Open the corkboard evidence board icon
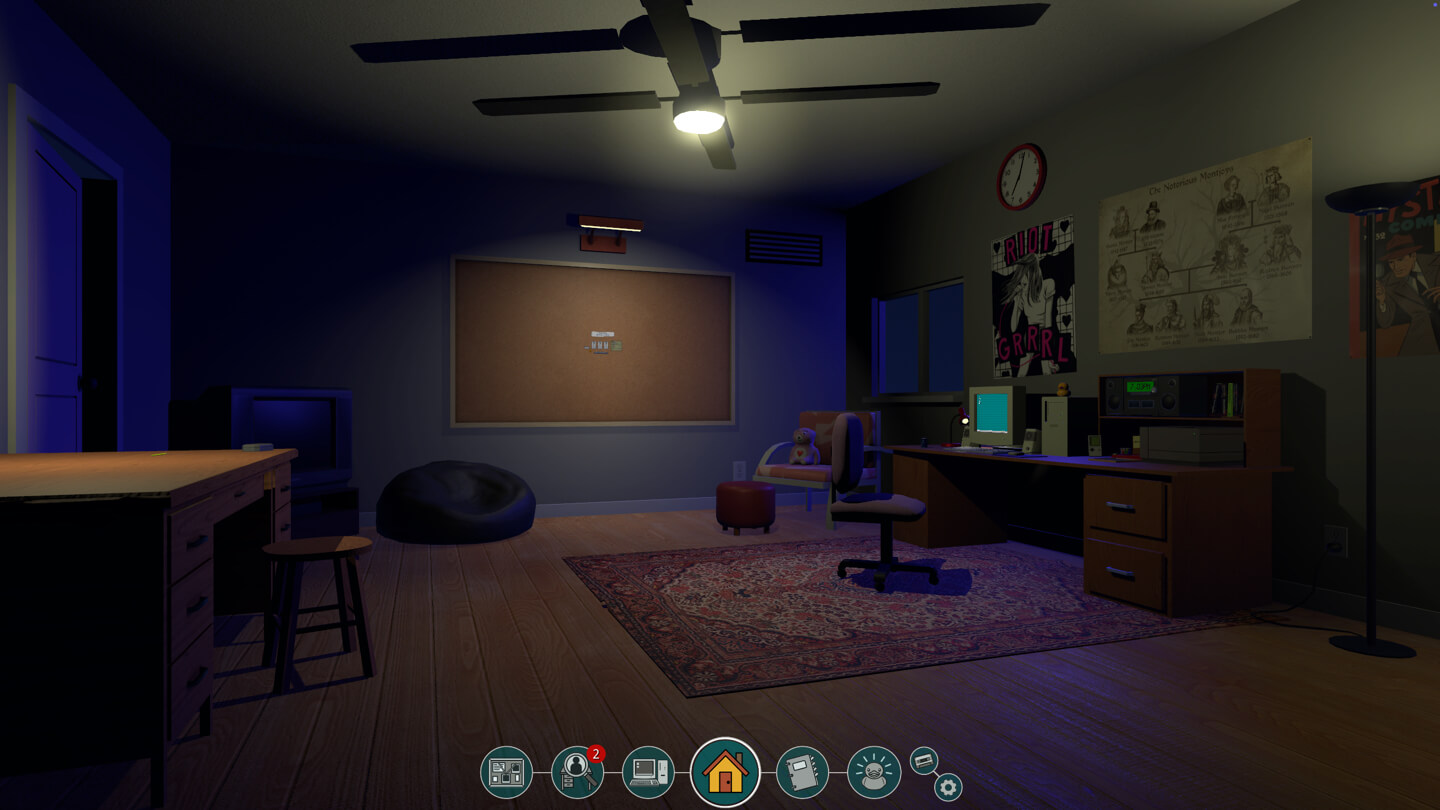 coord(506,772)
